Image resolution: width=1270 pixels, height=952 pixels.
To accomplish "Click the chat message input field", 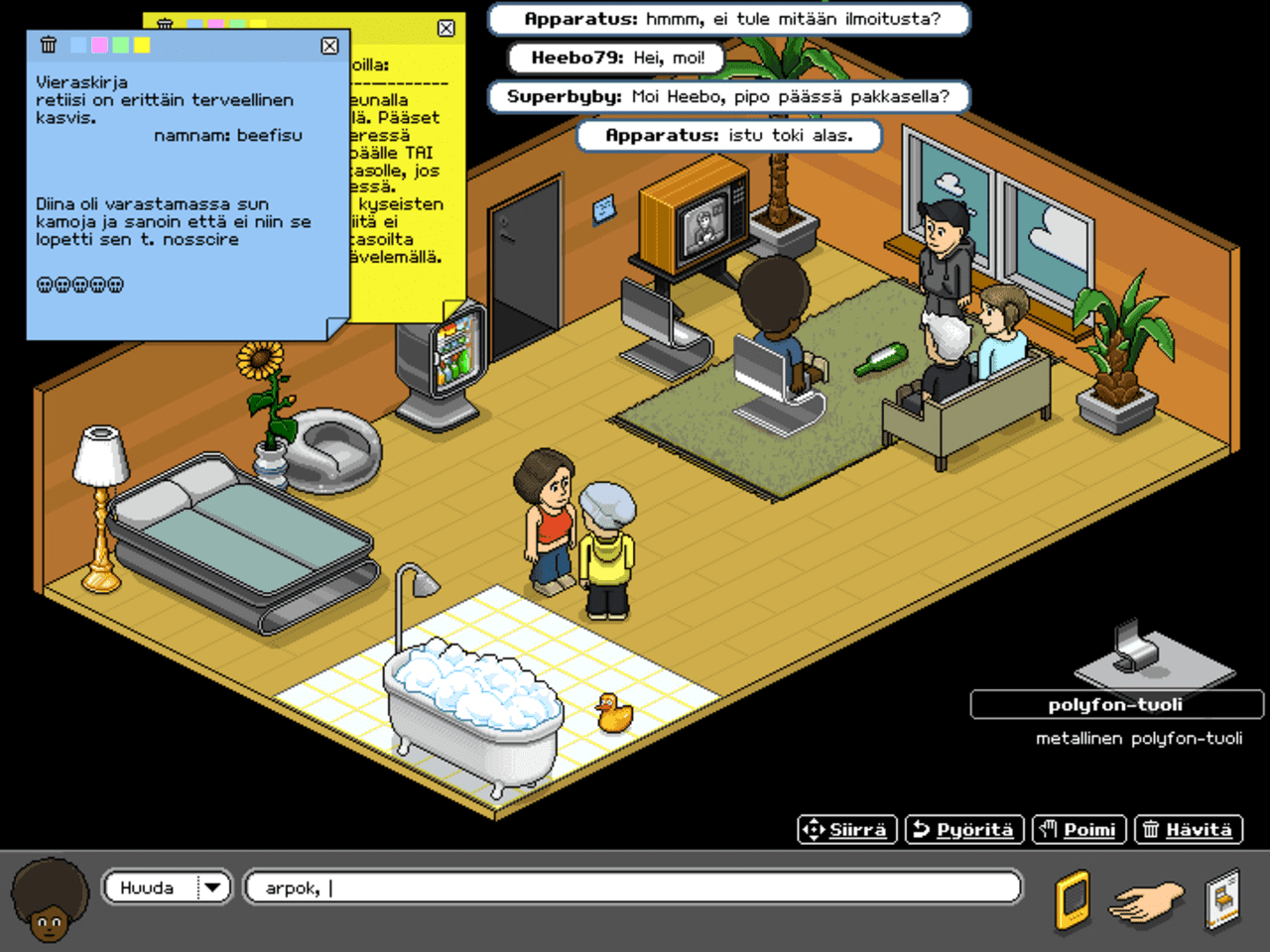I will [x=635, y=887].
